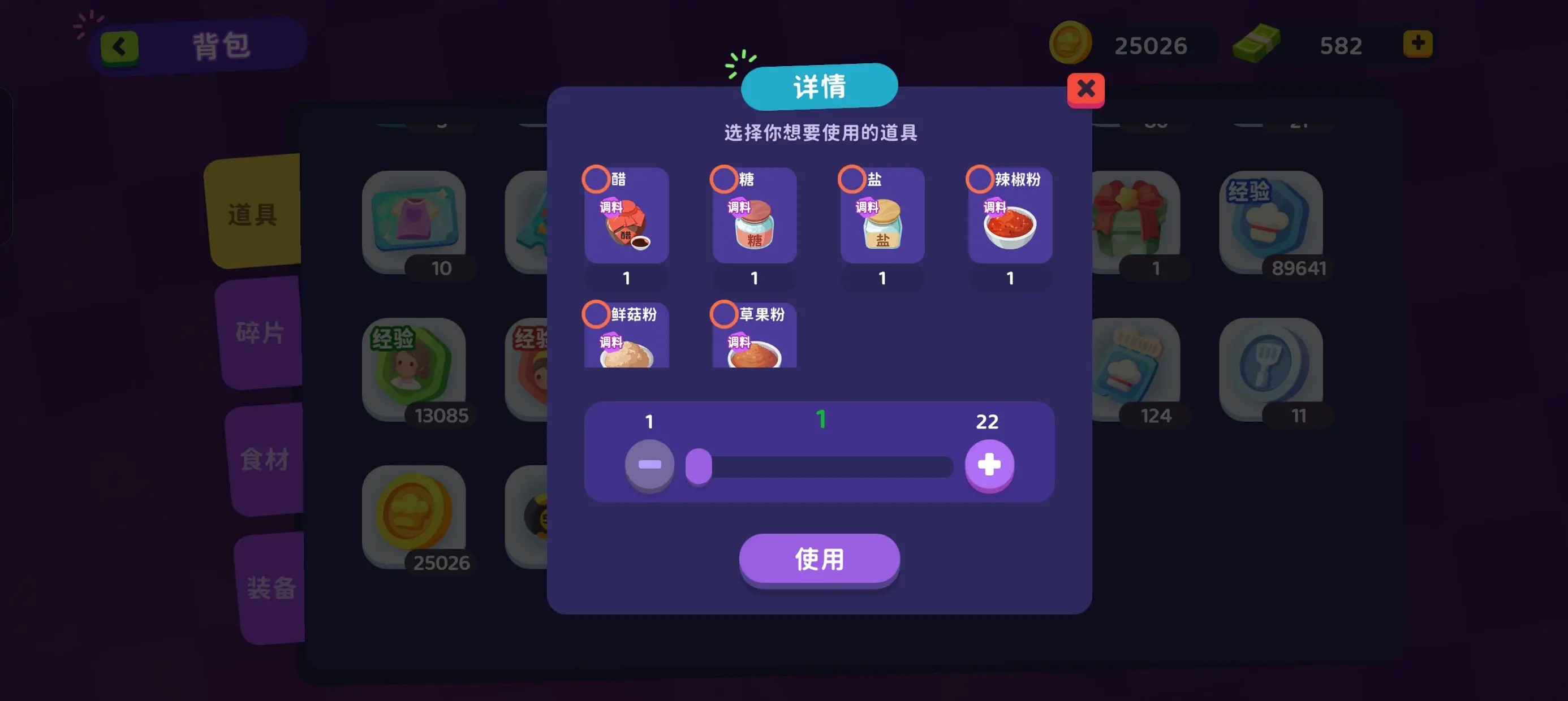1568x701 pixels.
Task: Toggle the radio circle next to 盐
Action: point(851,178)
